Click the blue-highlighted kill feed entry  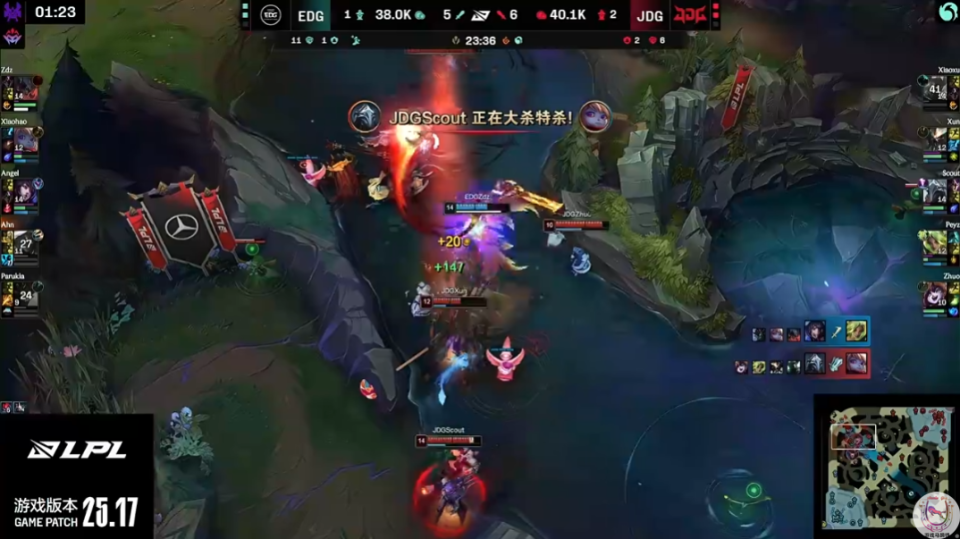click(810, 331)
